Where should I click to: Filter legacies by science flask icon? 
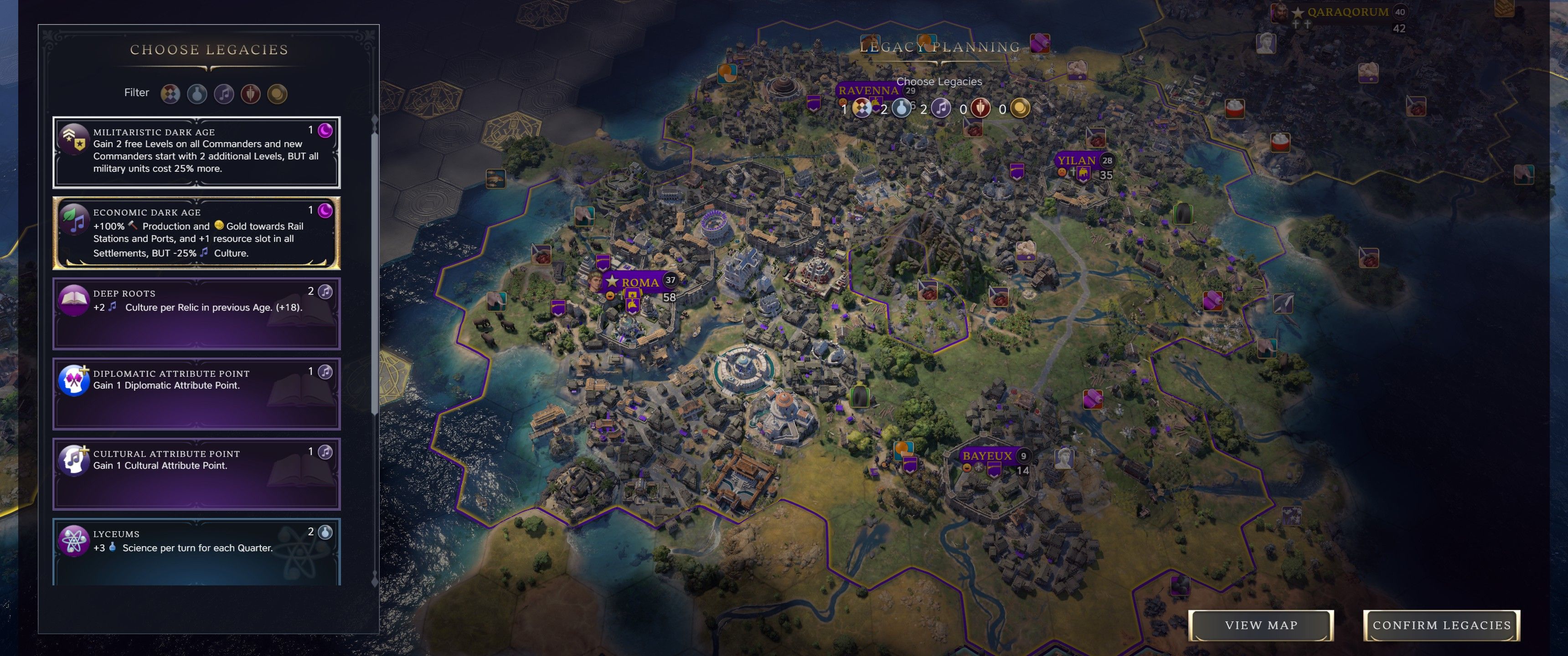click(x=197, y=94)
